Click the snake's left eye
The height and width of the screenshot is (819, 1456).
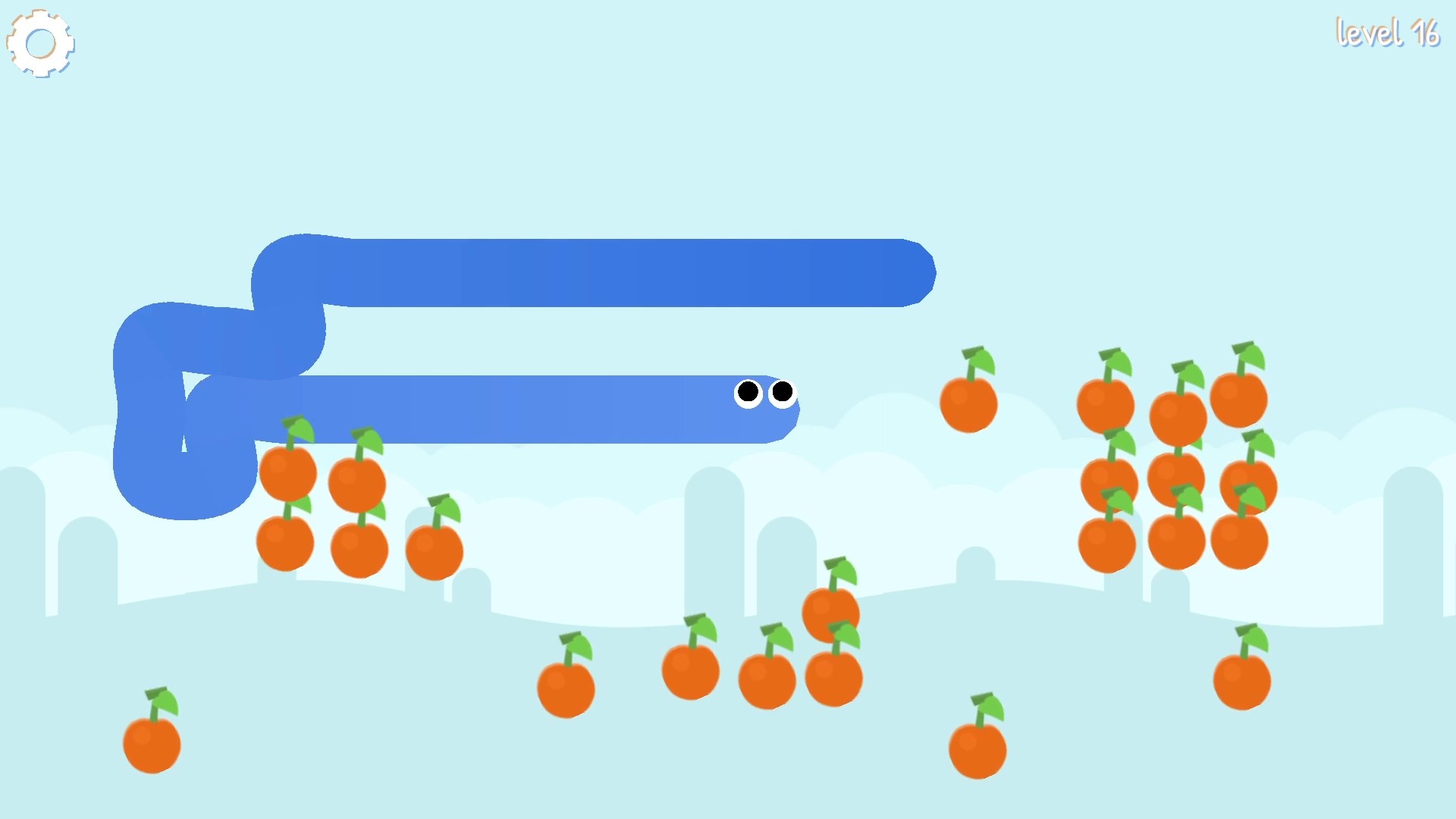point(749,393)
